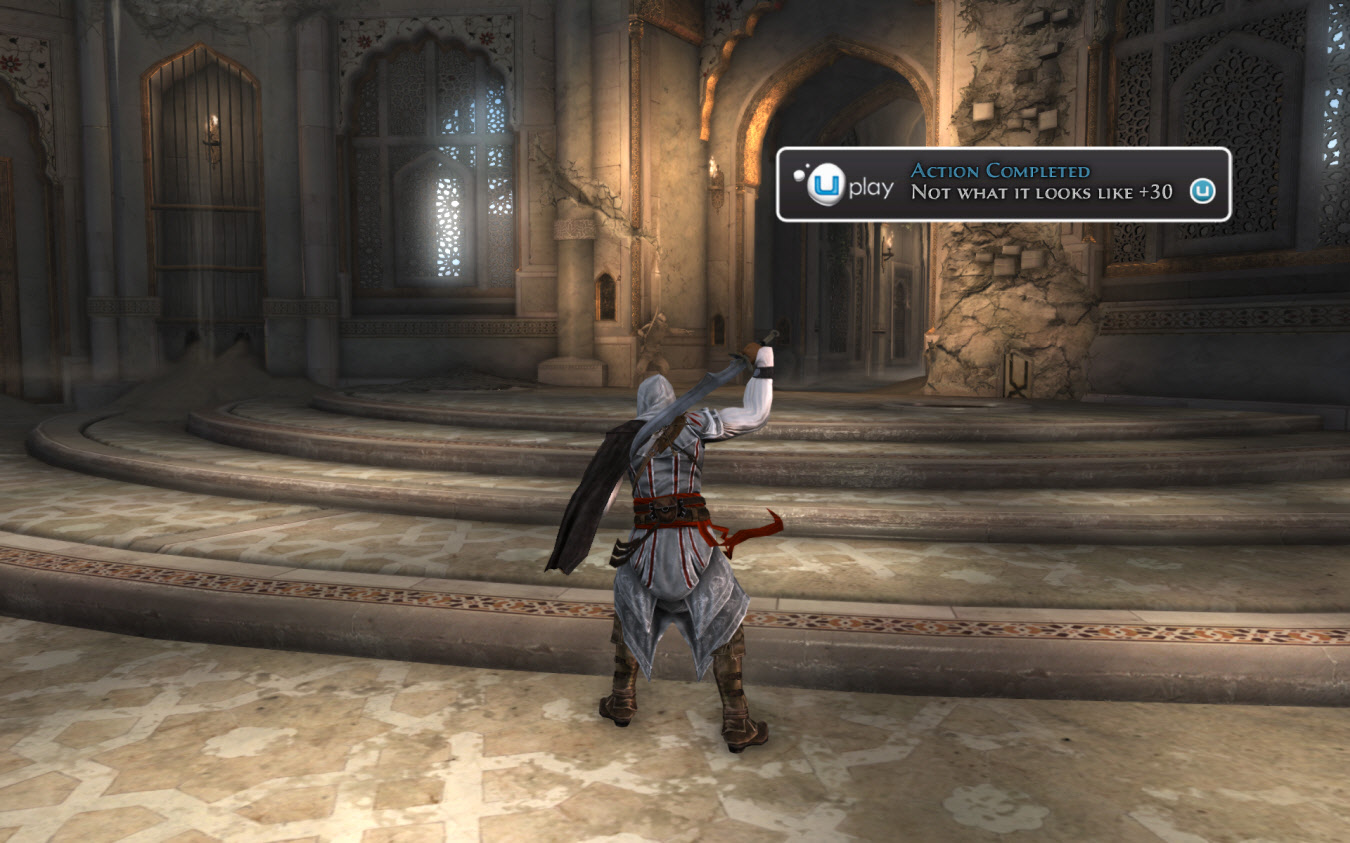Select the Uplay points coin icon
1350x843 pixels.
point(1201,191)
